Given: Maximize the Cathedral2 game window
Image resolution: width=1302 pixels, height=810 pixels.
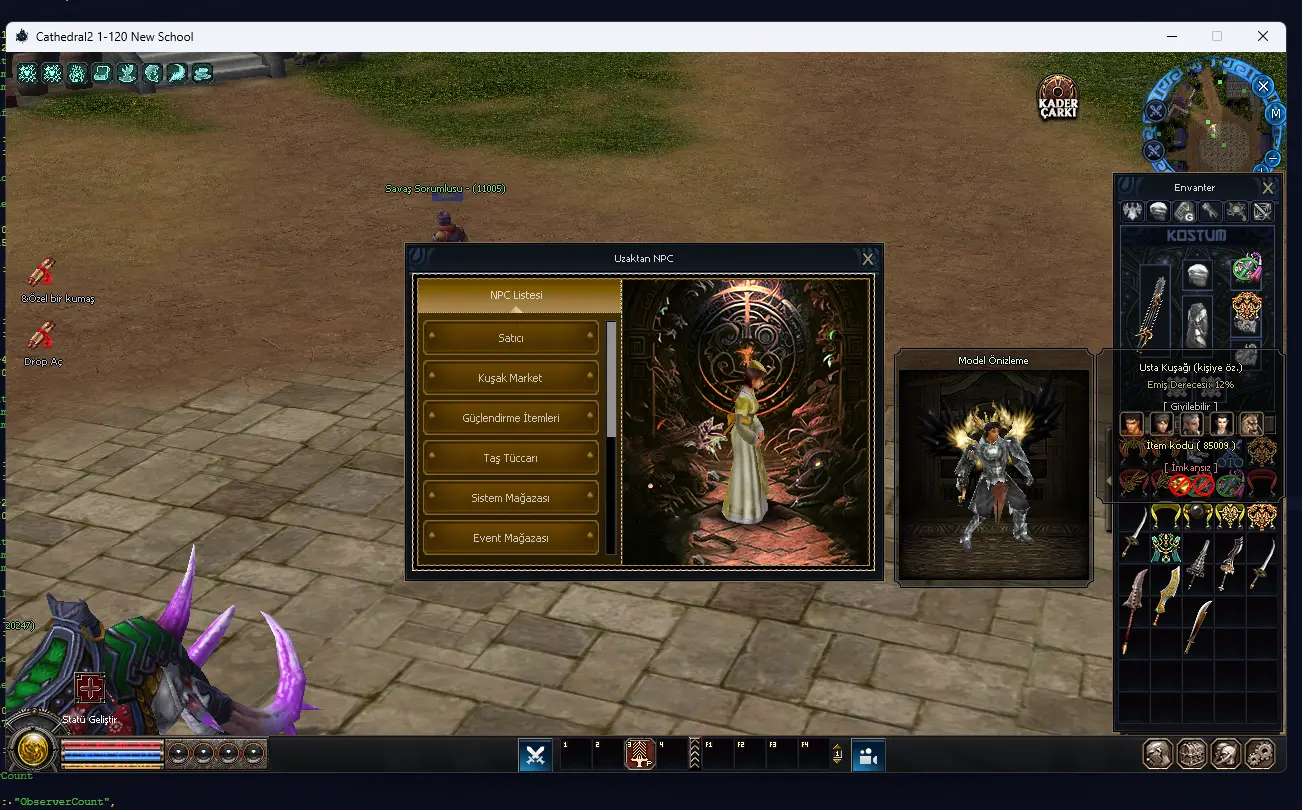Looking at the screenshot, I should pyautogui.click(x=1217, y=36).
